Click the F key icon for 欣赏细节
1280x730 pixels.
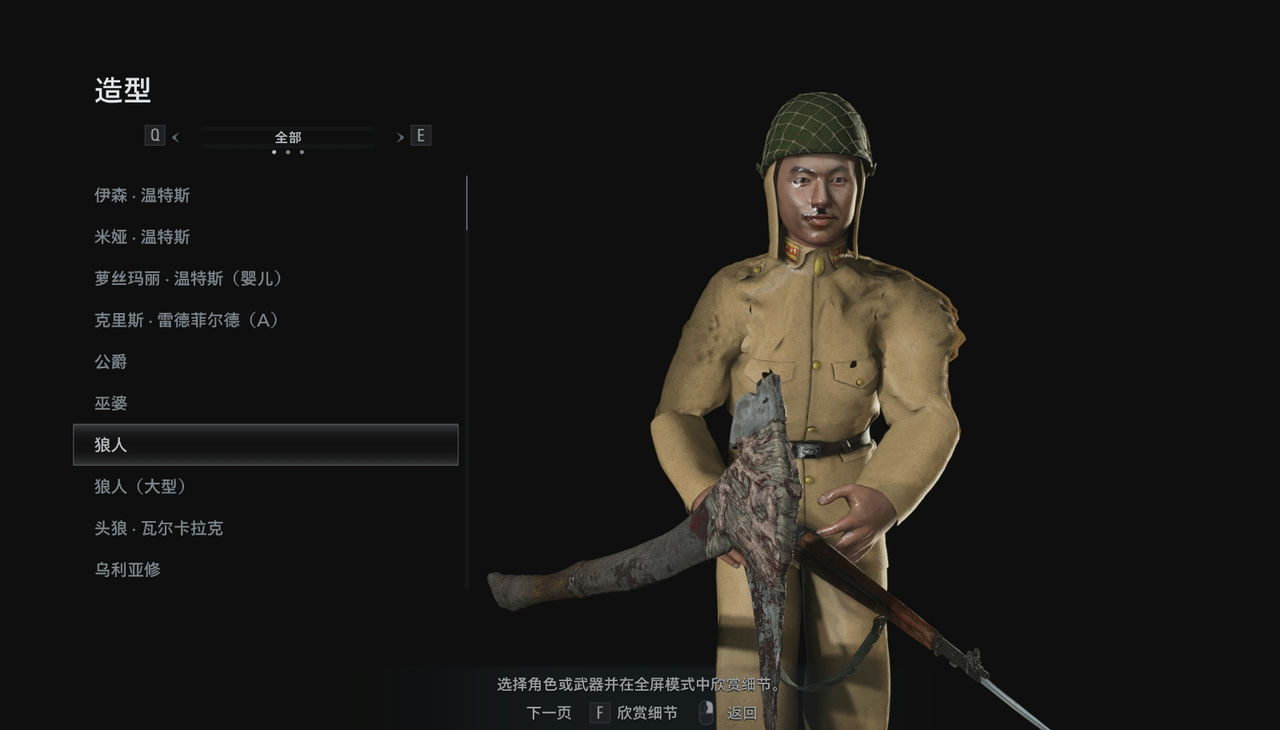coord(599,713)
